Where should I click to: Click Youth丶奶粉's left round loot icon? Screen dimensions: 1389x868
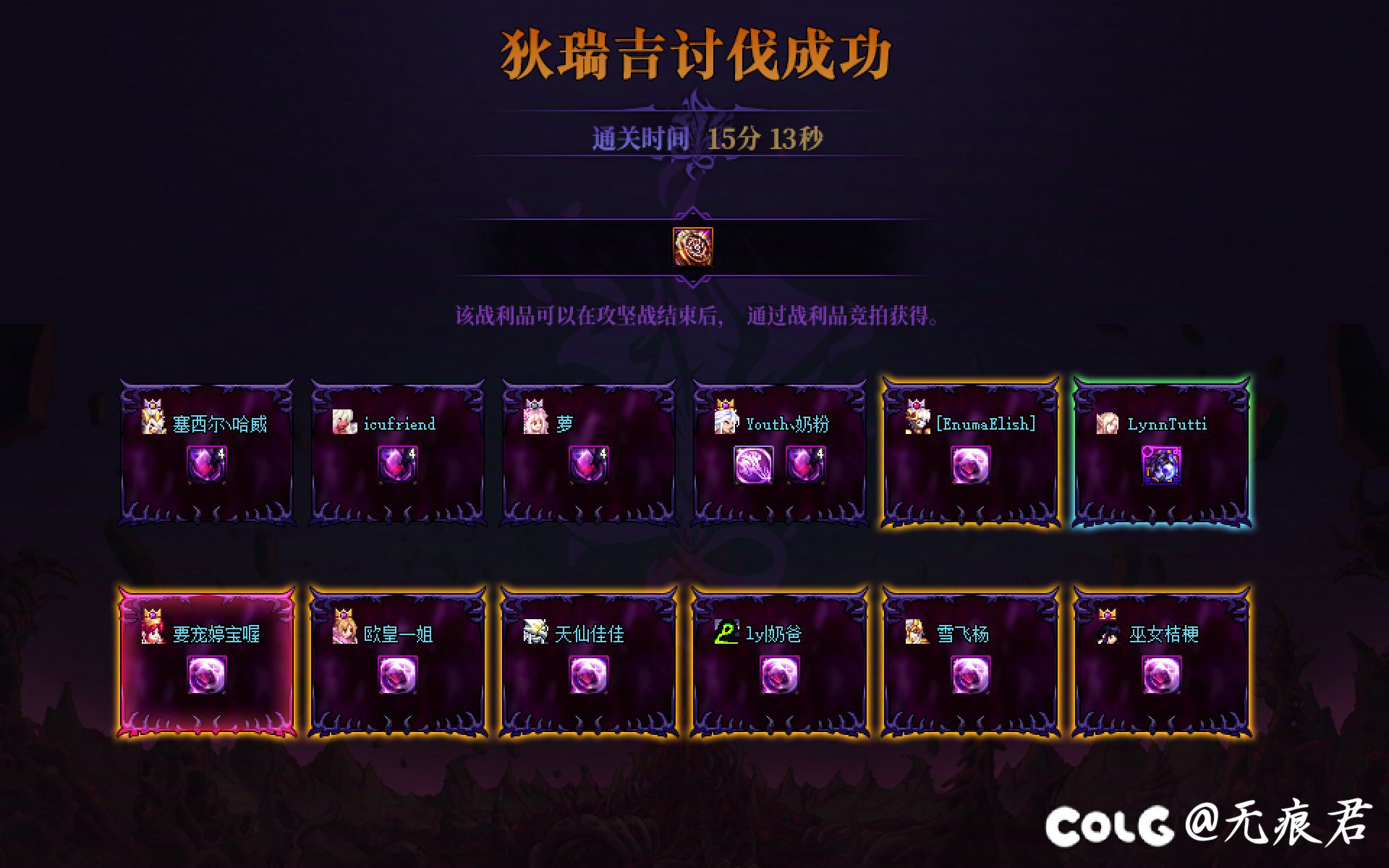pos(755,465)
